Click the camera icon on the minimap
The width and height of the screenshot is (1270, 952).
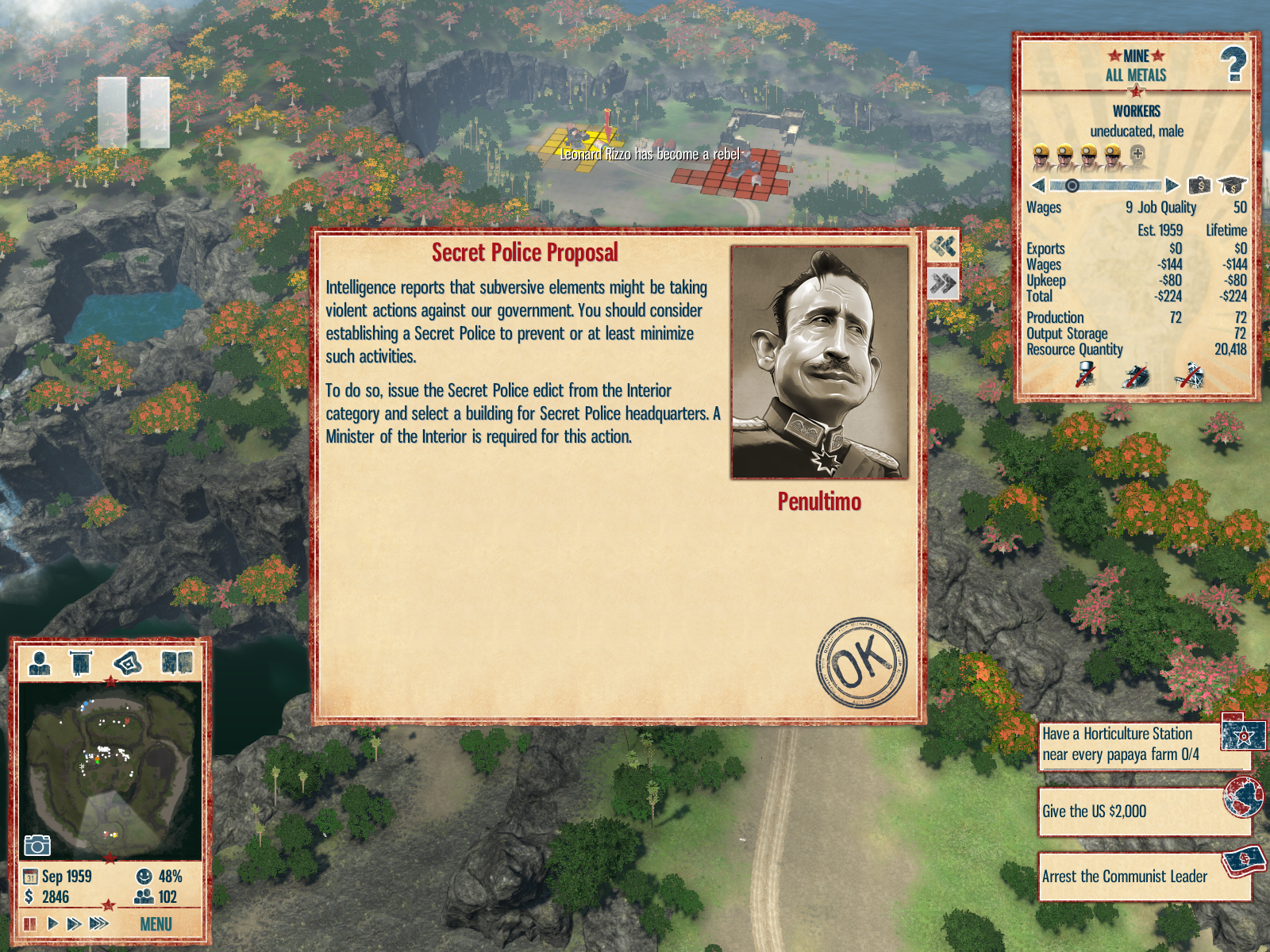[37, 845]
